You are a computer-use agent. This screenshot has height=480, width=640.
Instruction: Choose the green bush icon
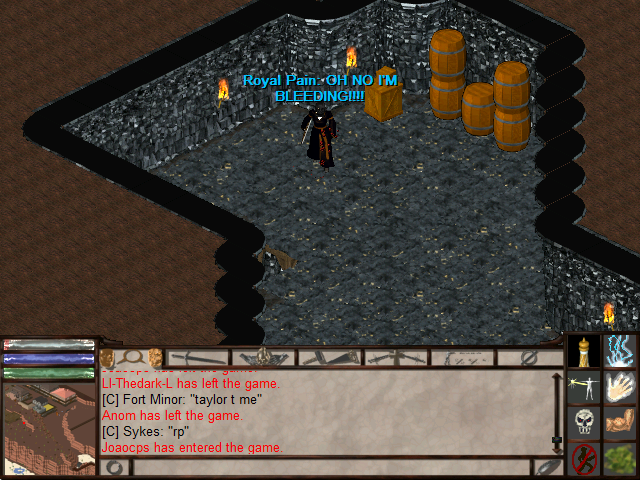621,459
